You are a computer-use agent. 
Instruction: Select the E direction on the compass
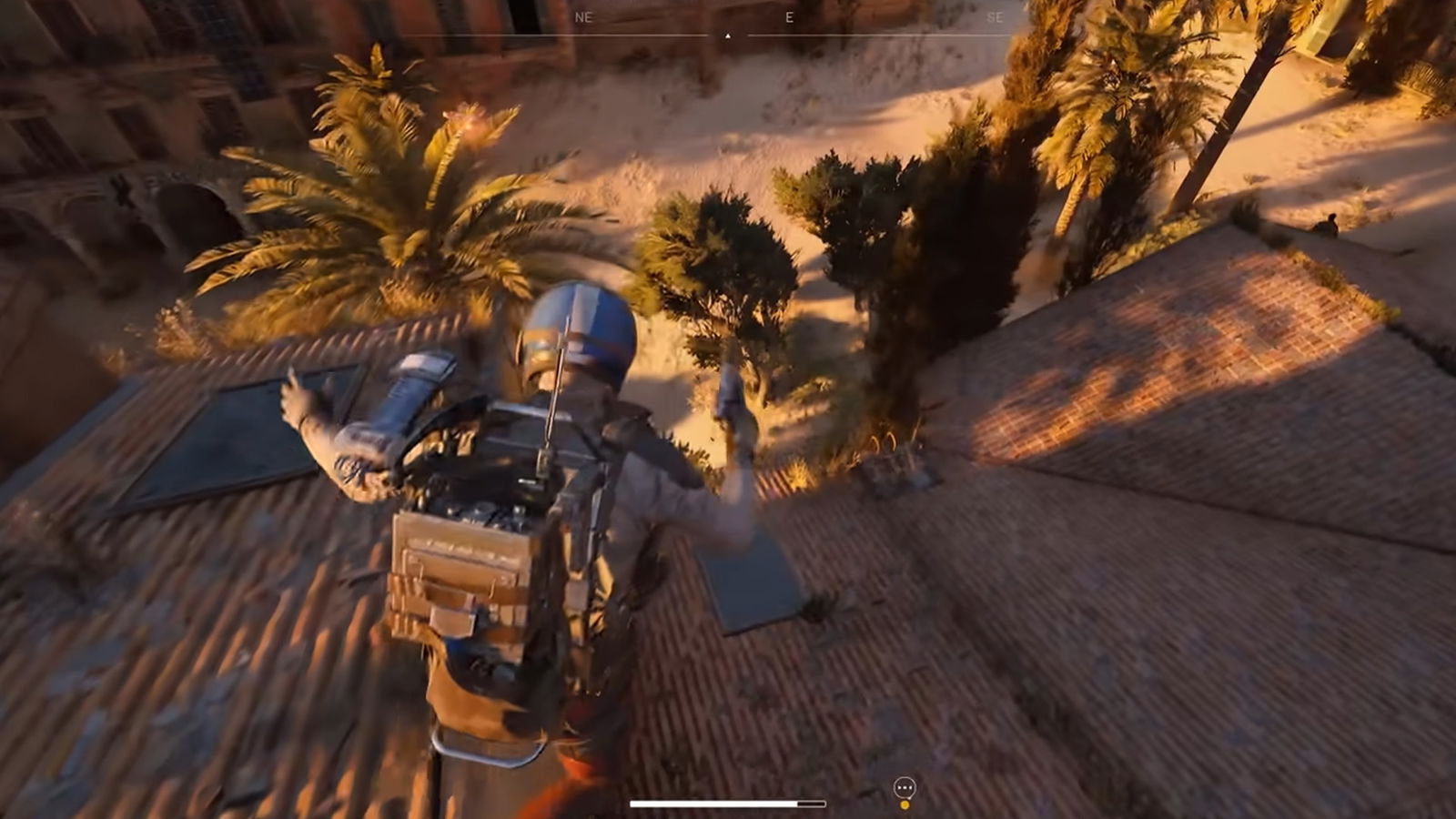(791, 15)
